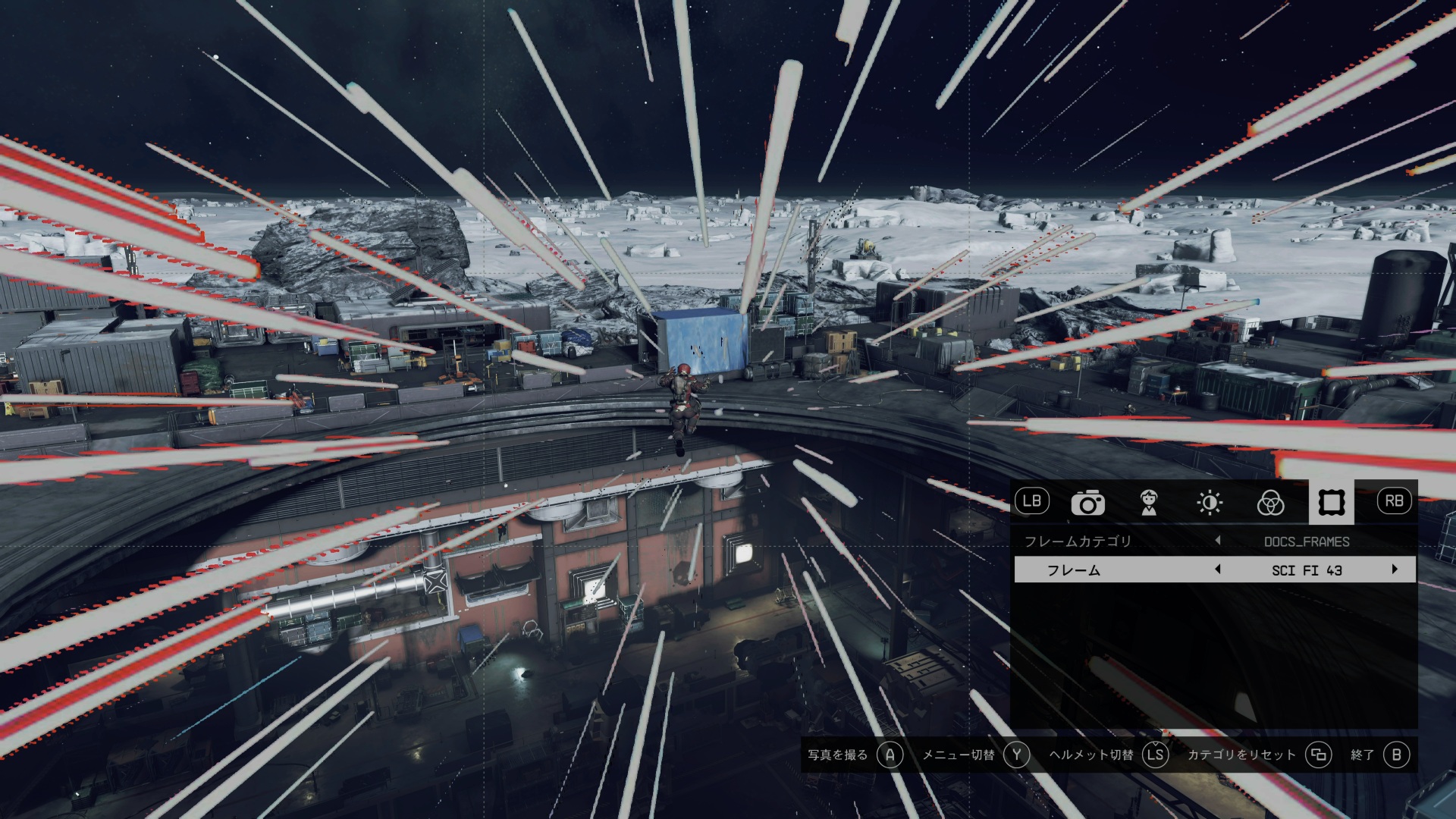Viewport: 1456px width, 819px height.
Task: Go to the previous frame before SCI FI 43
Action: 1218,570
